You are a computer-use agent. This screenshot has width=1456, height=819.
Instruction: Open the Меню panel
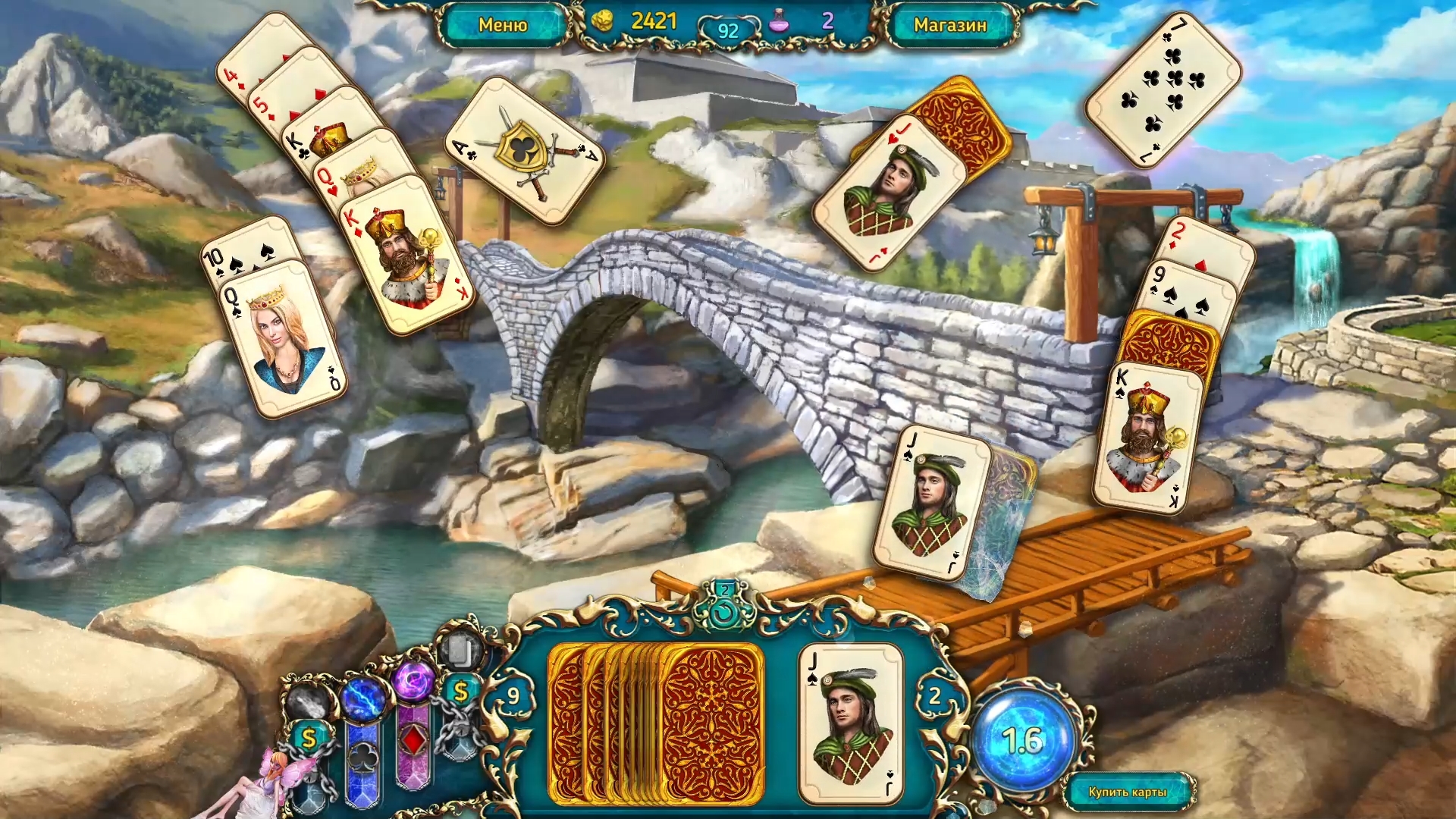point(504,24)
